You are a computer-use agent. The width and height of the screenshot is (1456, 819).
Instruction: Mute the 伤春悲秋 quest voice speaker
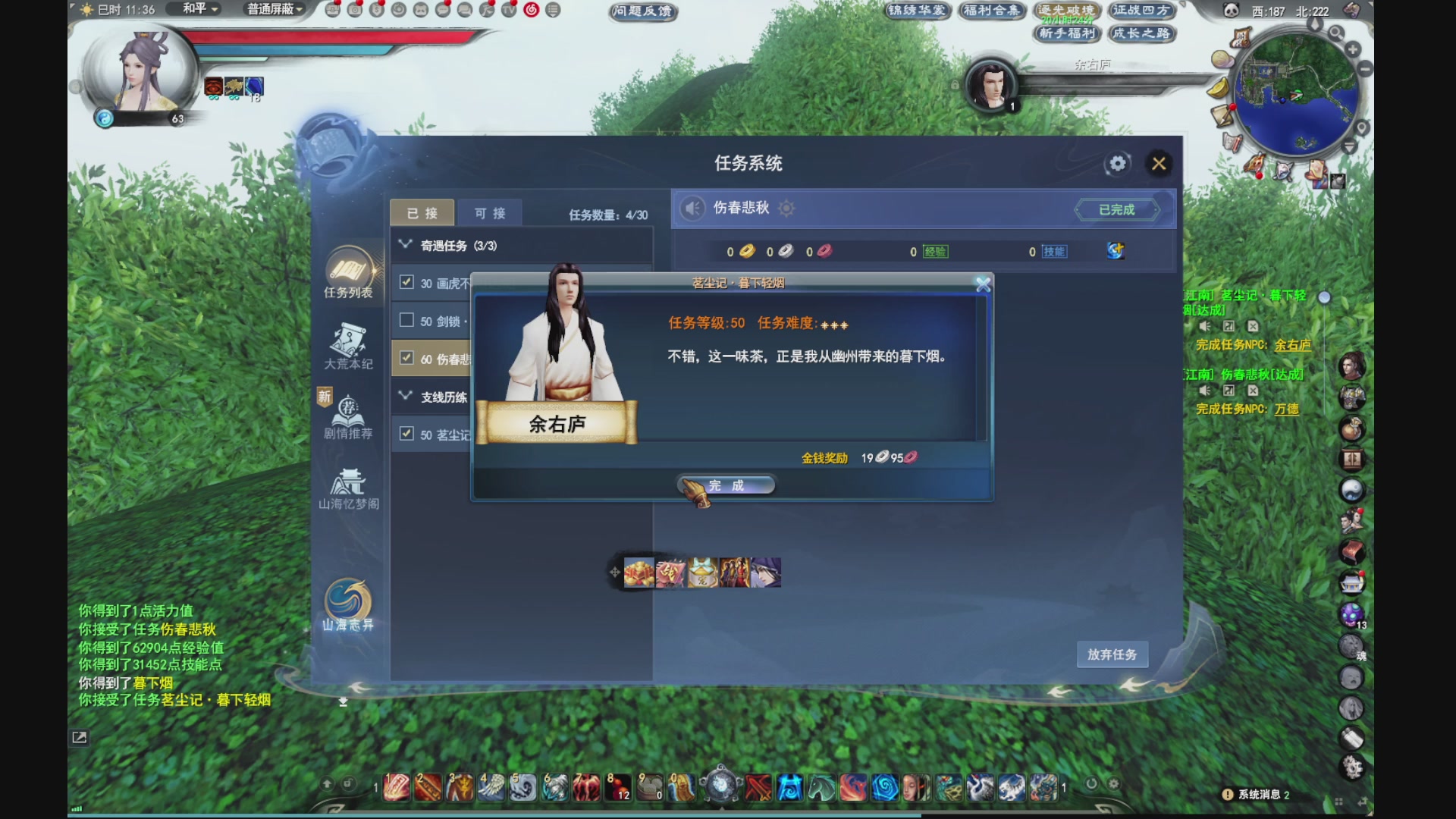coord(692,209)
